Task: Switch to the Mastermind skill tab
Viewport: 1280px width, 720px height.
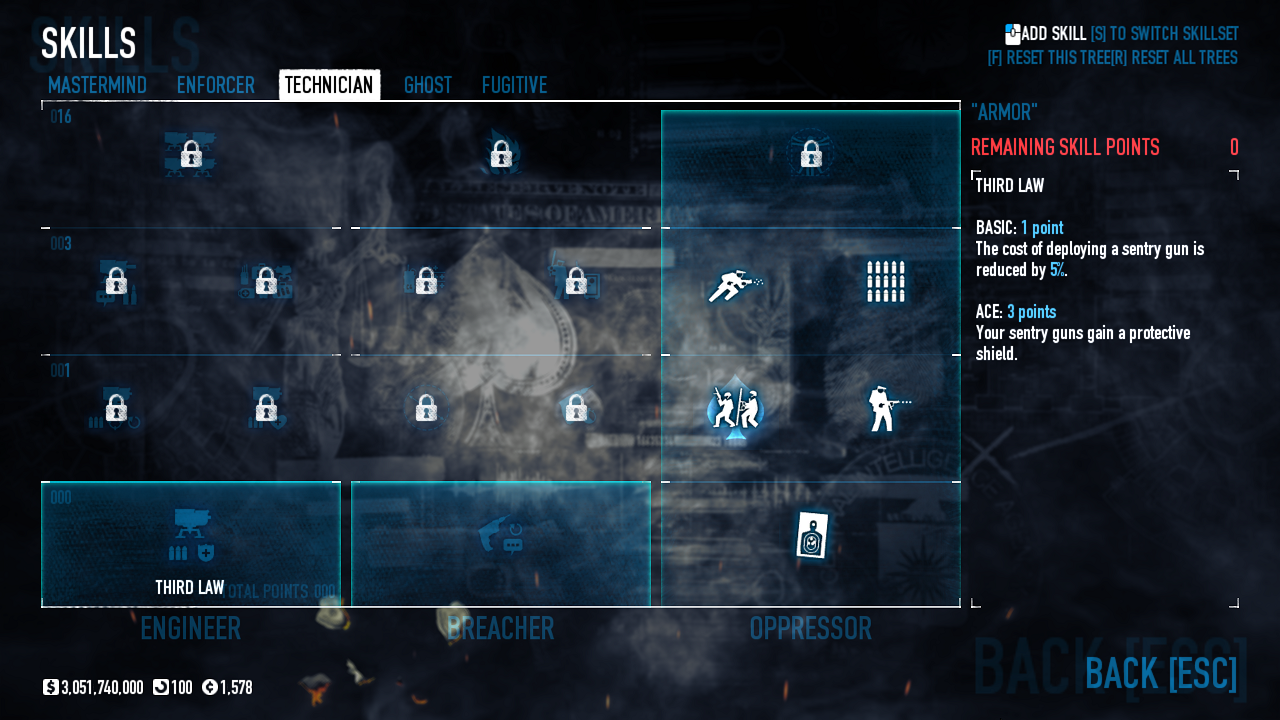Action: [x=97, y=85]
